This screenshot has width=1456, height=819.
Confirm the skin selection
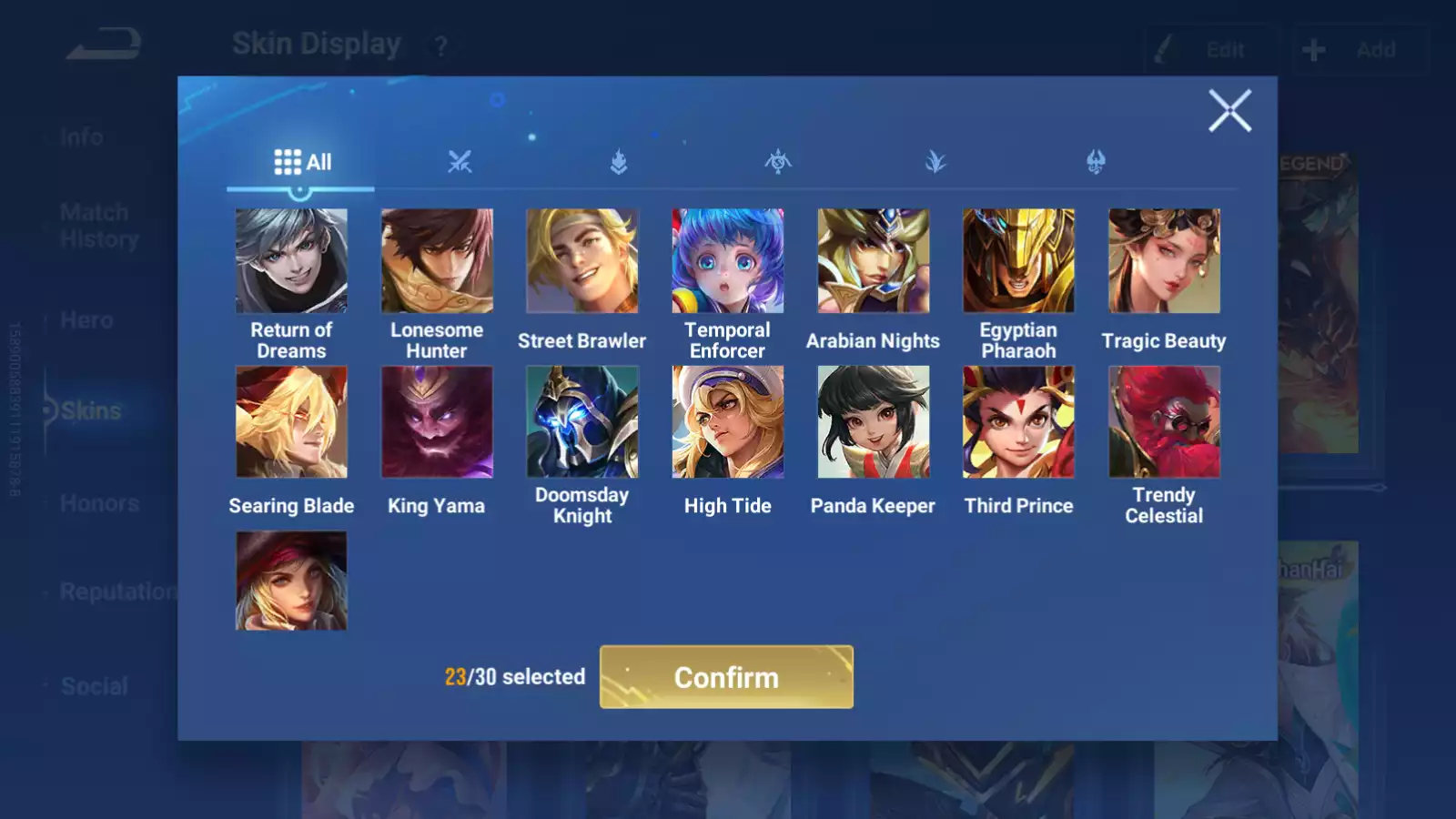[x=726, y=677]
